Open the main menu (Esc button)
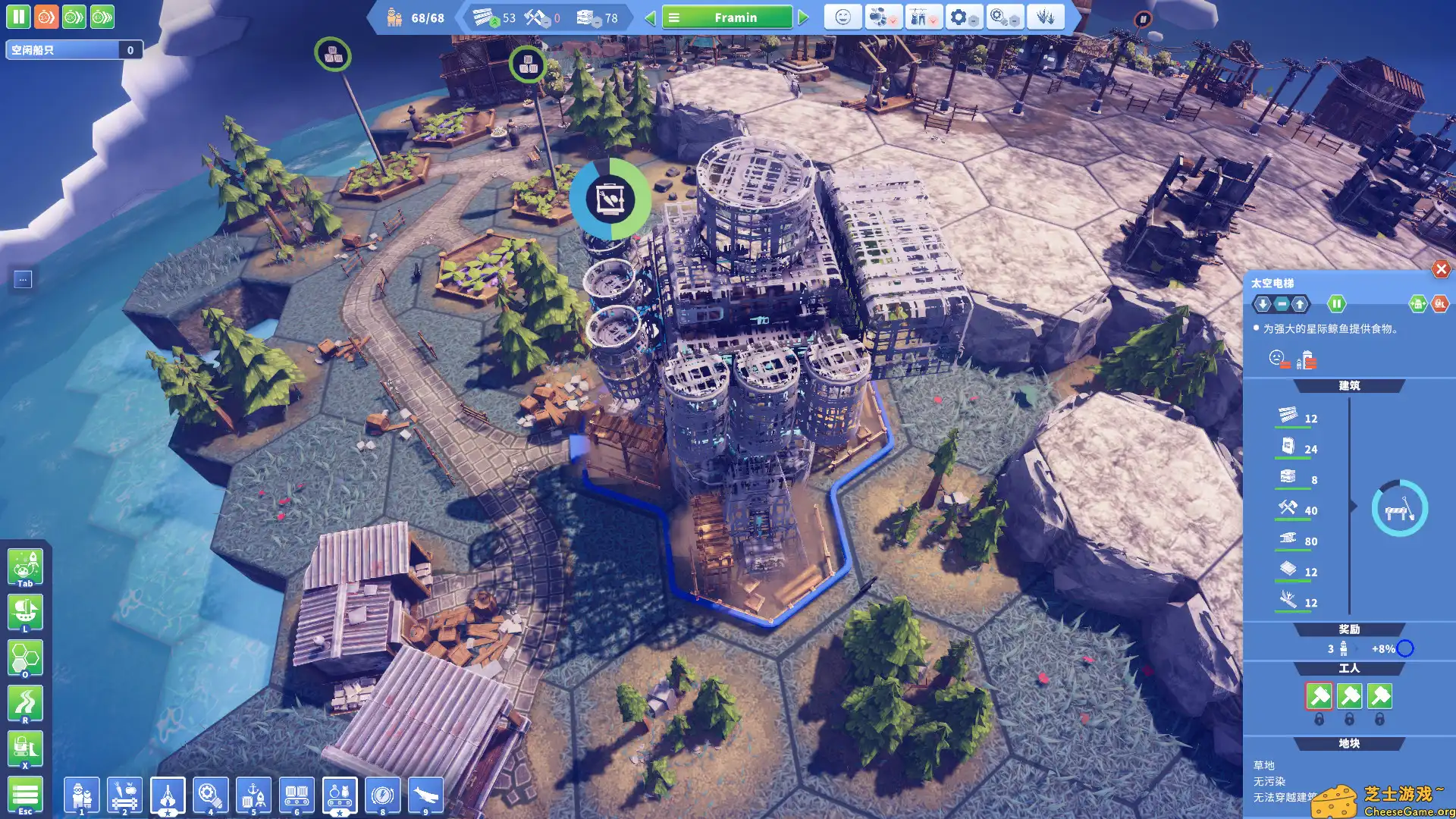Screen dimensions: 1456x819 pyautogui.click(x=25, y=795)
